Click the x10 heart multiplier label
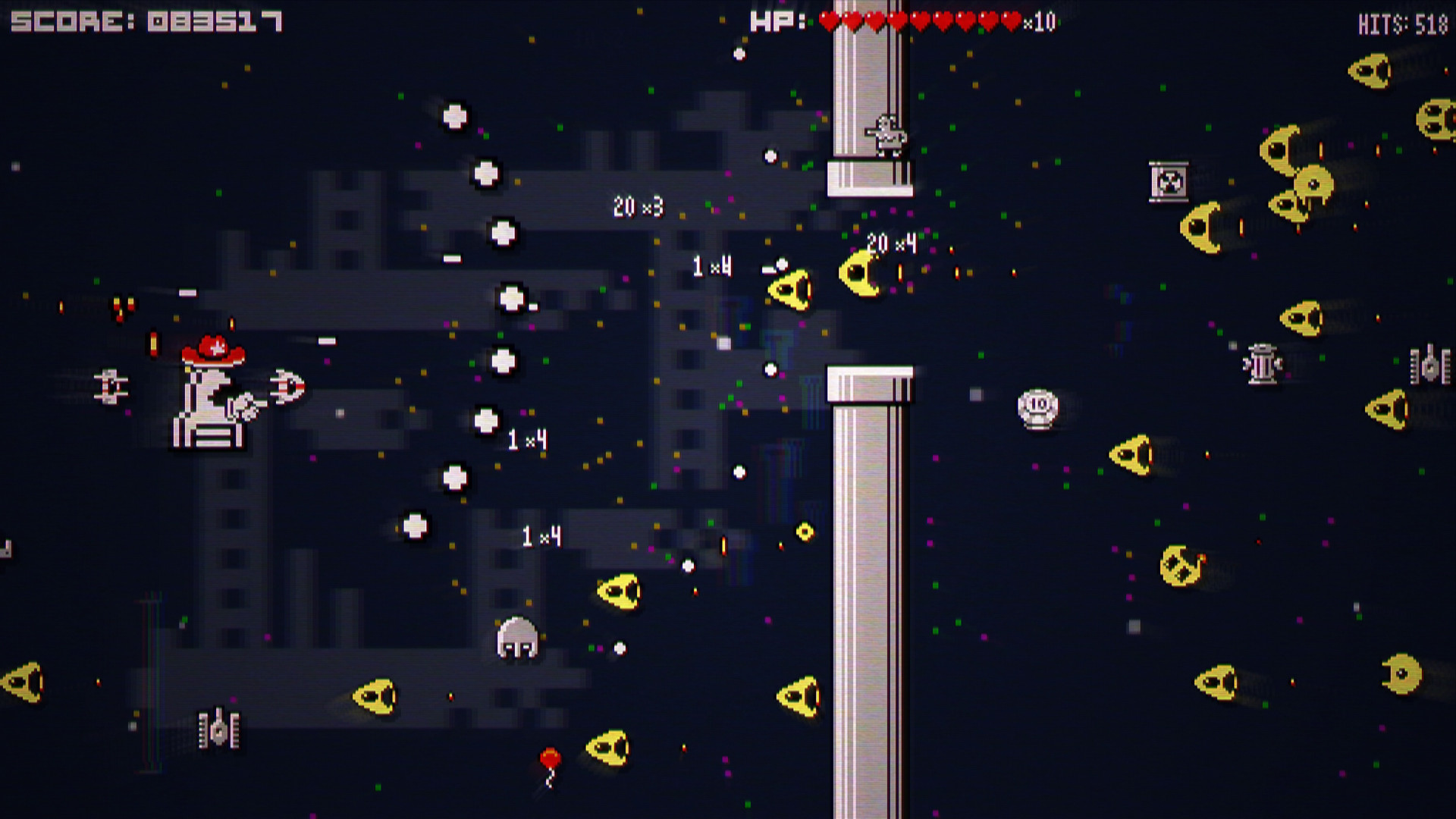The image size is (1456, 819). coord(1039,20)
